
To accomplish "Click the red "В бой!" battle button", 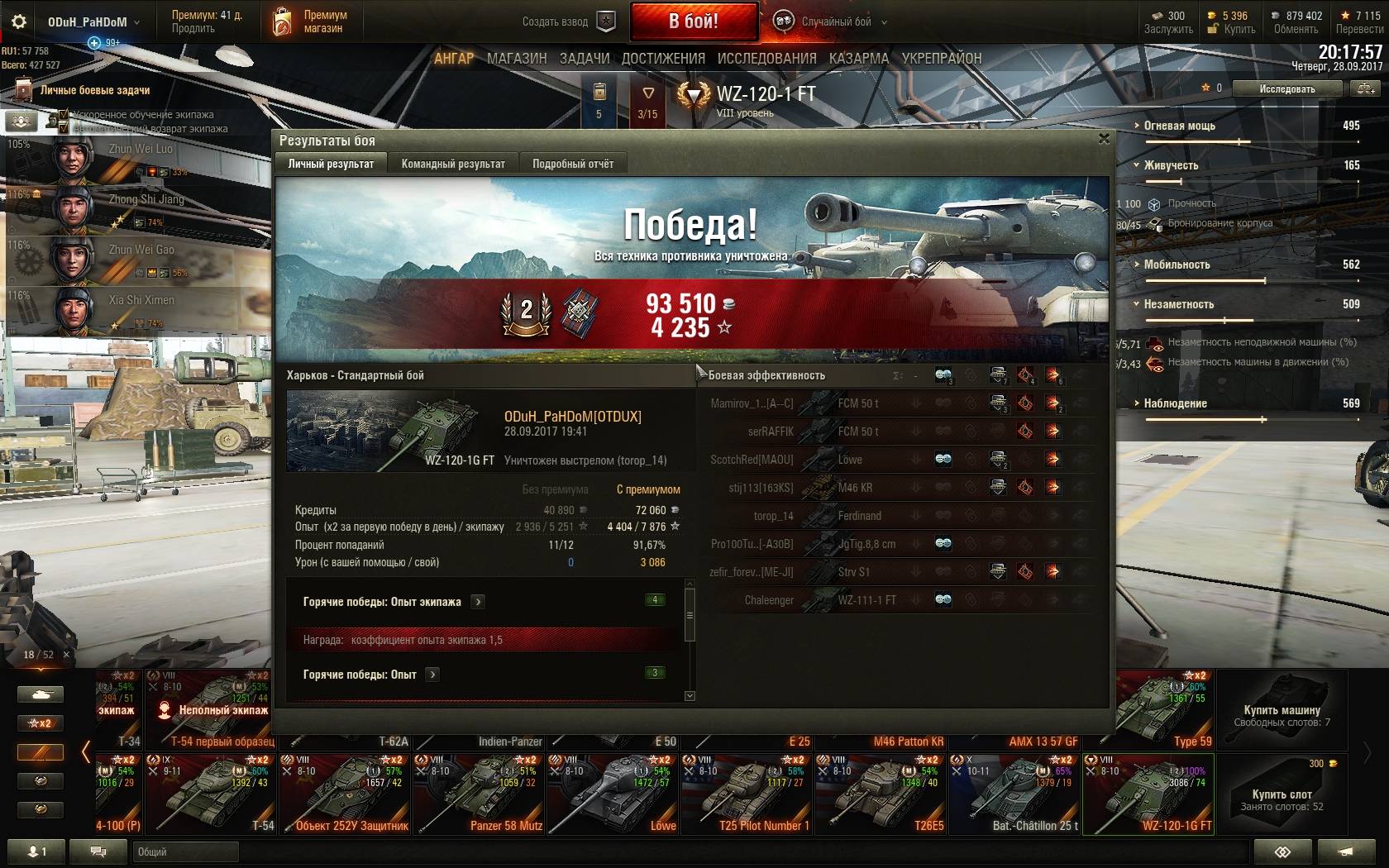I will [694, 21].
